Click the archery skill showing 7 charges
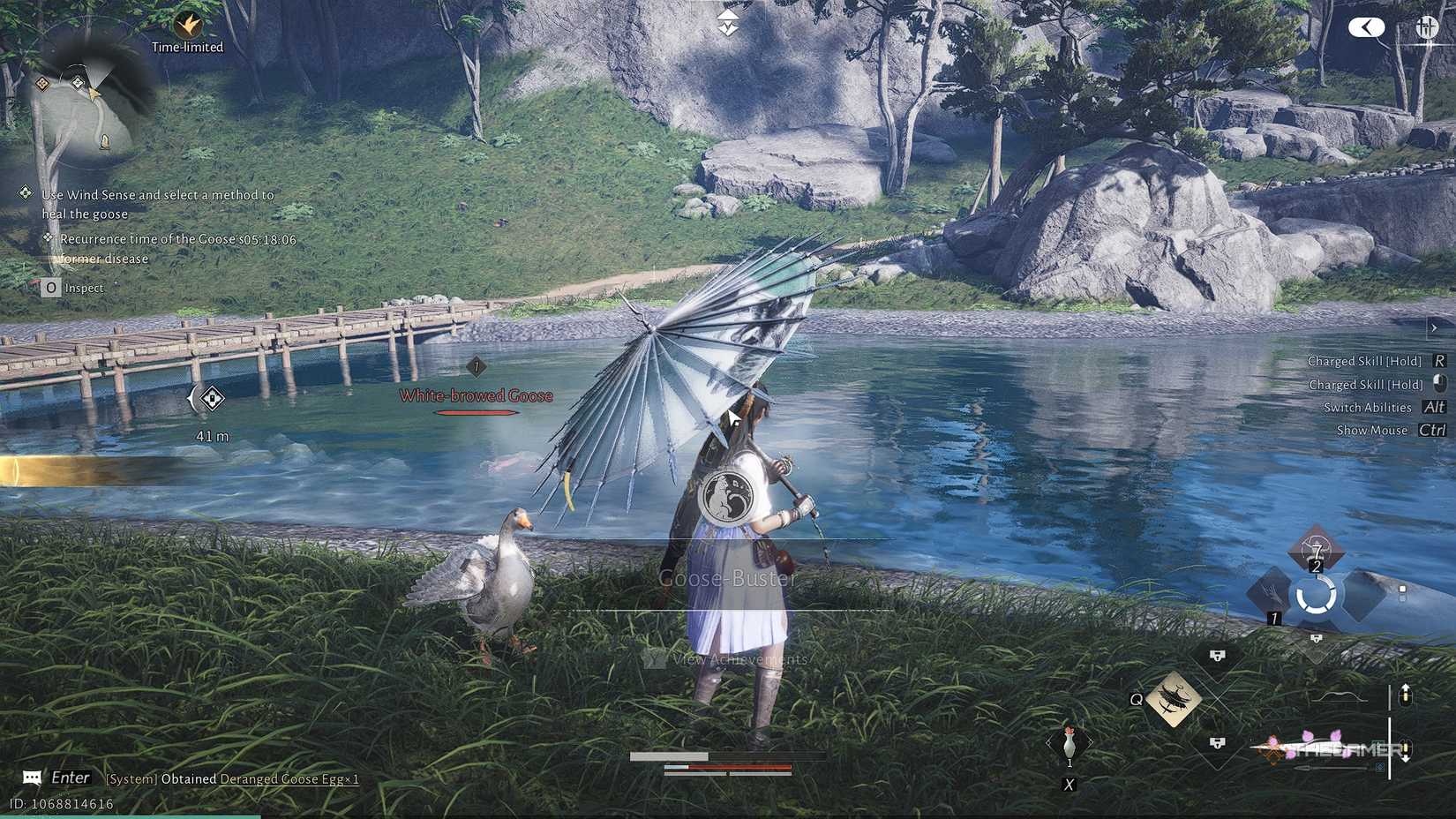 (1315, 552)
